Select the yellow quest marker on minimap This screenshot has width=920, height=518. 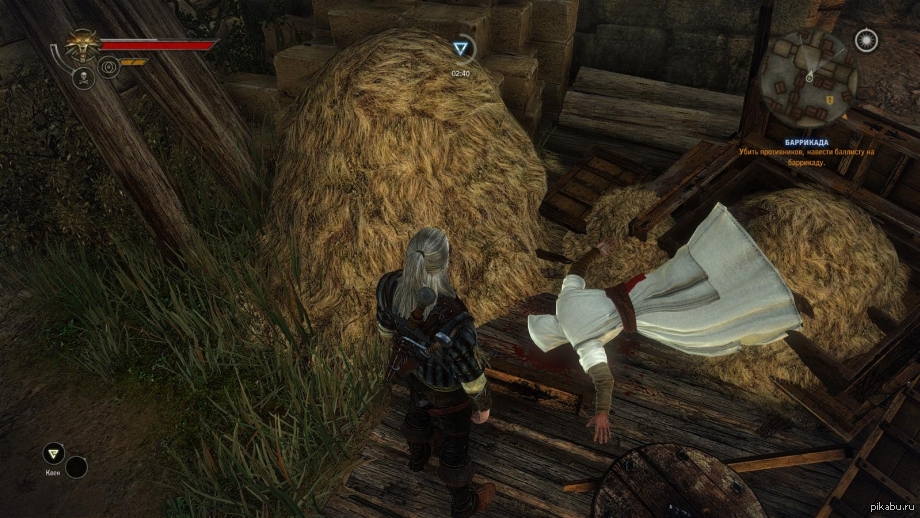point(829,100)
